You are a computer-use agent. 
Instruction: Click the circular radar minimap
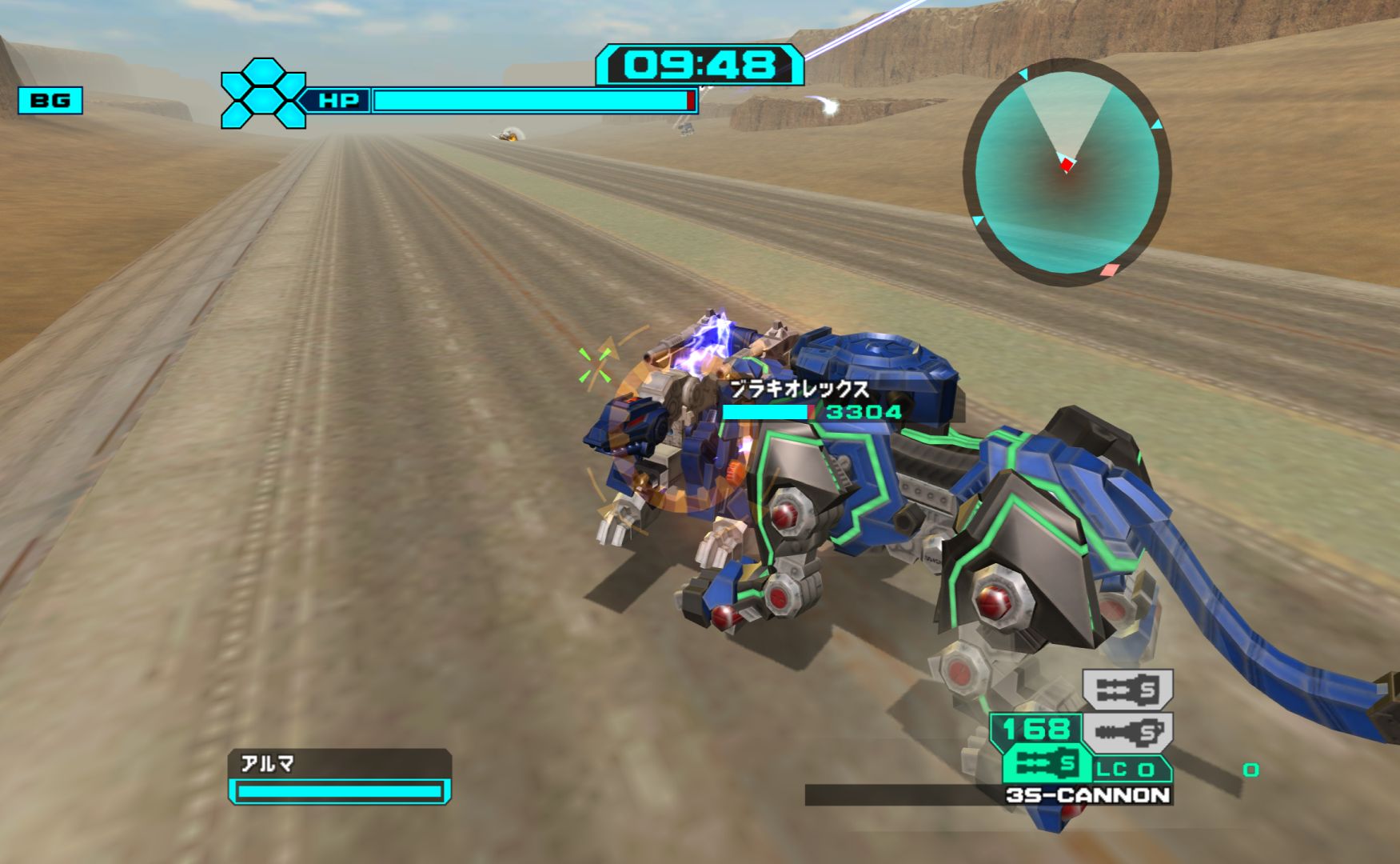[x=1067, y=171]
